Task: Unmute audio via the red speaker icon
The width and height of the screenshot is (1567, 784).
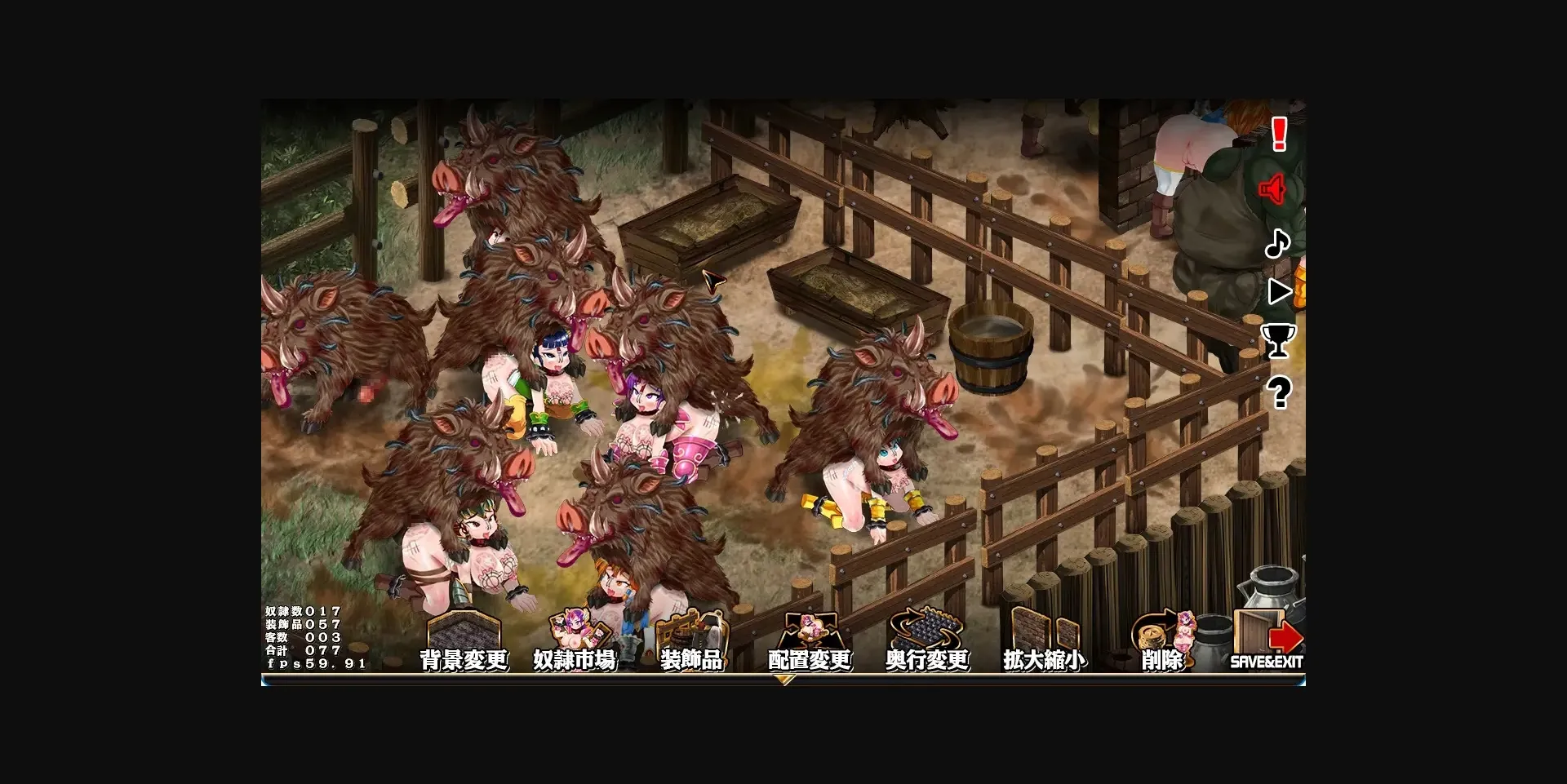Action: (1274, 189)
